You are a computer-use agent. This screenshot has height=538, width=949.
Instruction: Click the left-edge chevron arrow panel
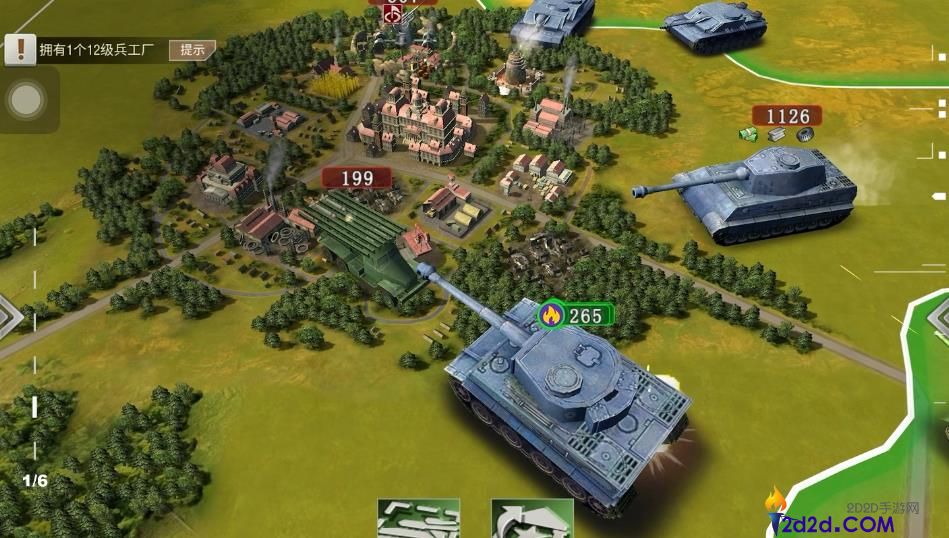pyautogui.click(x=8, y=317)
